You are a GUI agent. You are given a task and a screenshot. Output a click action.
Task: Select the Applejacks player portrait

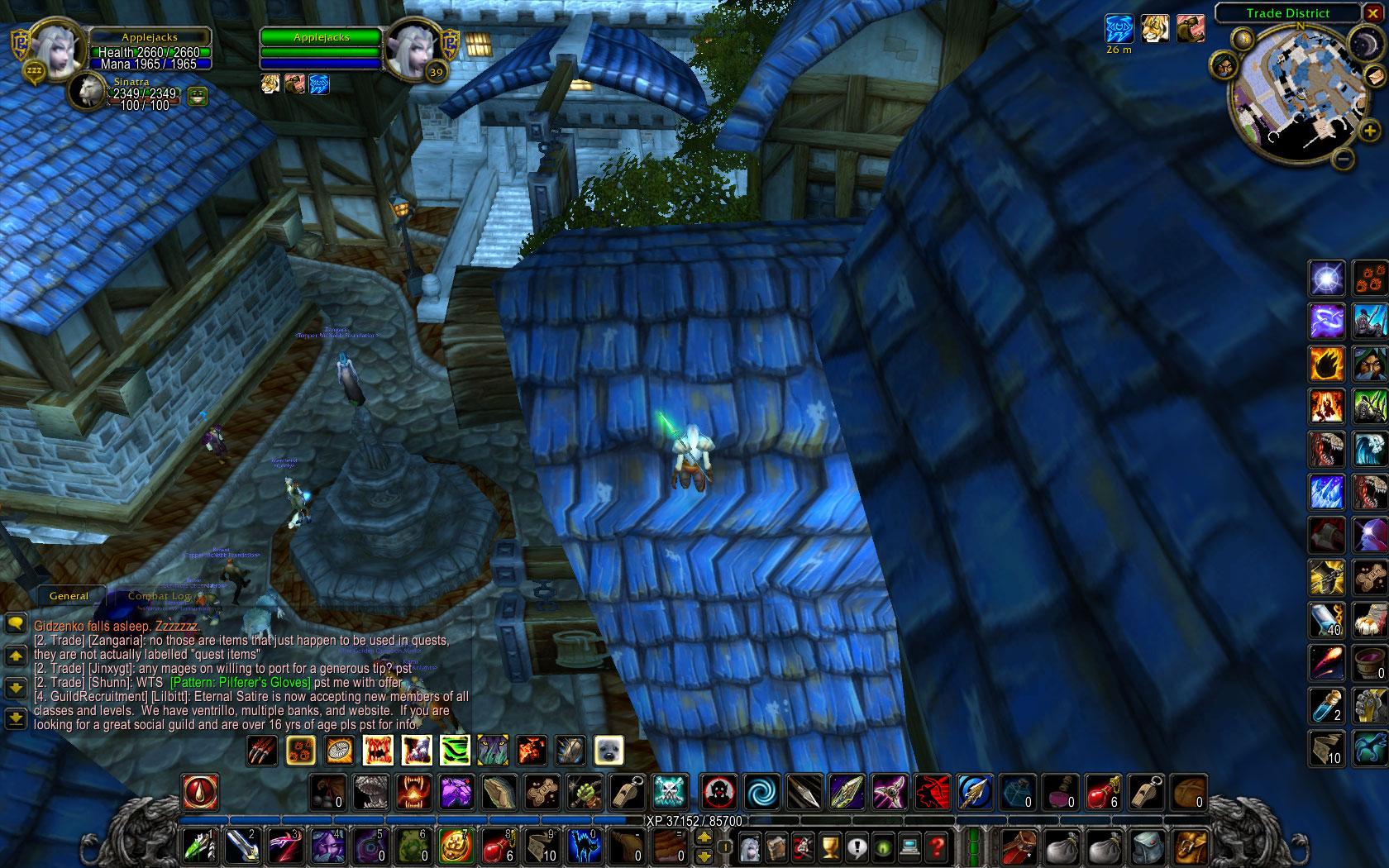coord(56,48)
